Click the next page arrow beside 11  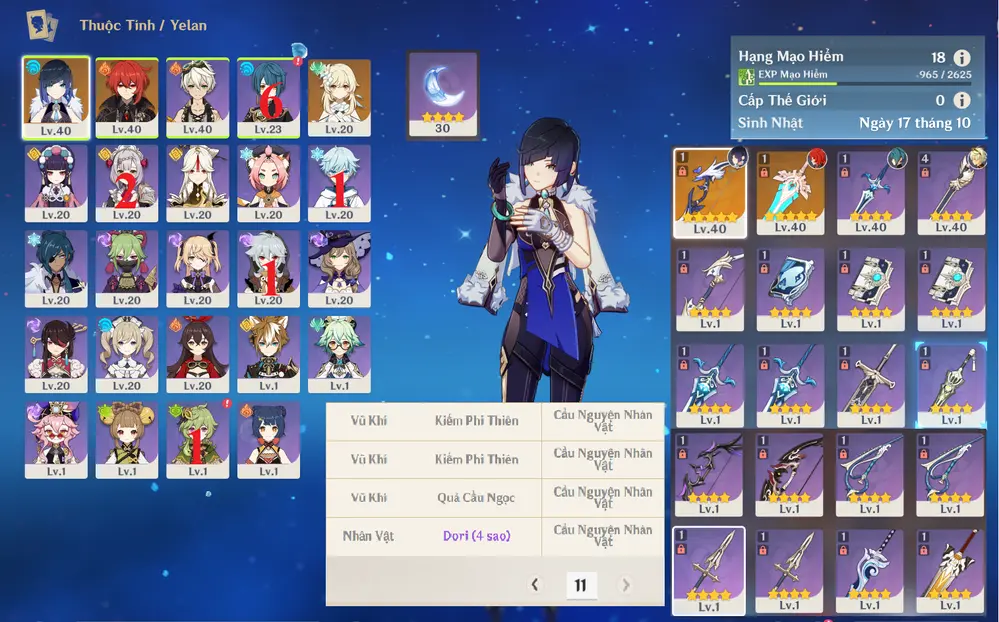click(626, 585)
